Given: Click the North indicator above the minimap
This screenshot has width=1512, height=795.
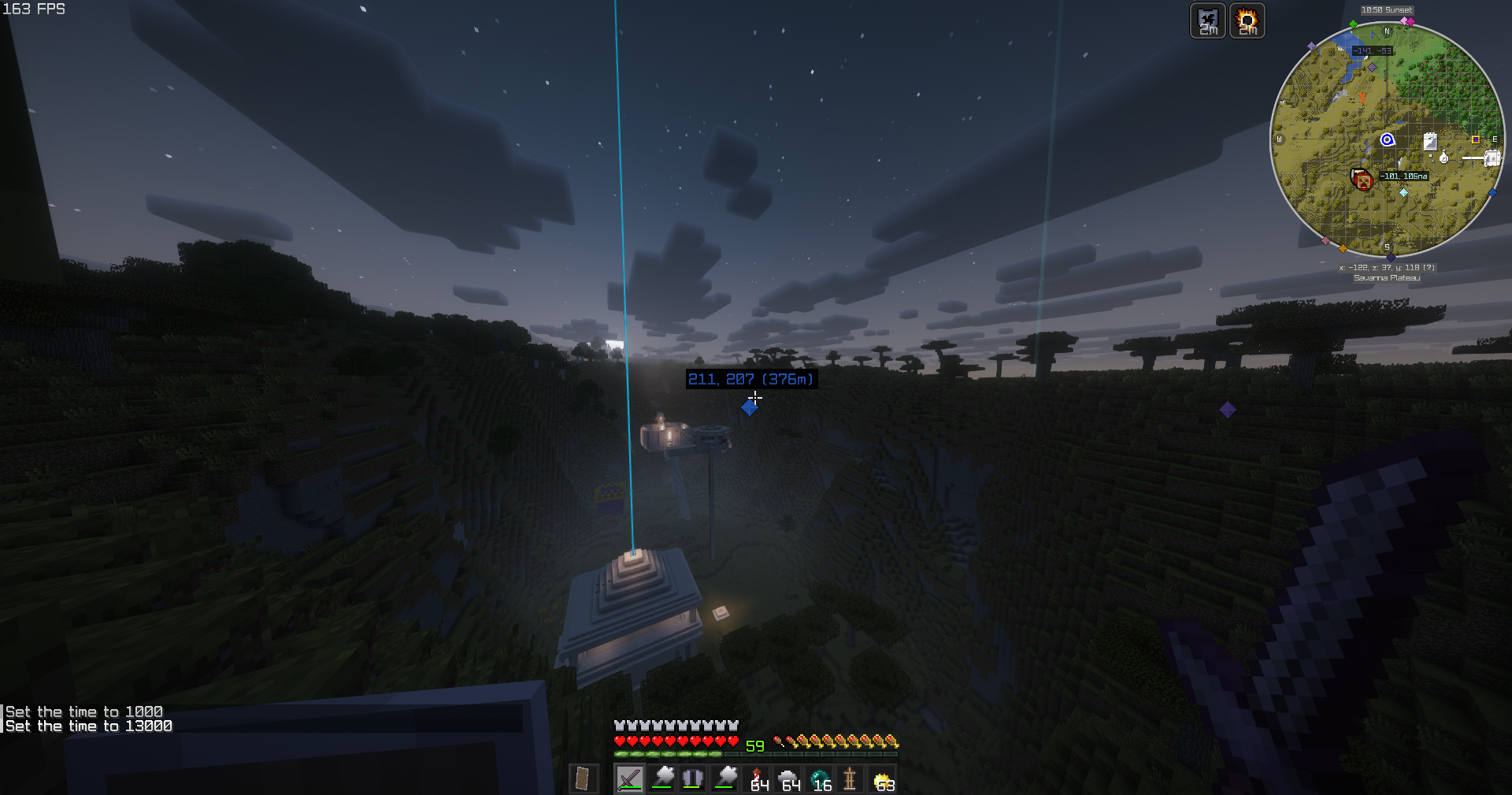Looking at the screenshot, I should tap(1387, 32).
